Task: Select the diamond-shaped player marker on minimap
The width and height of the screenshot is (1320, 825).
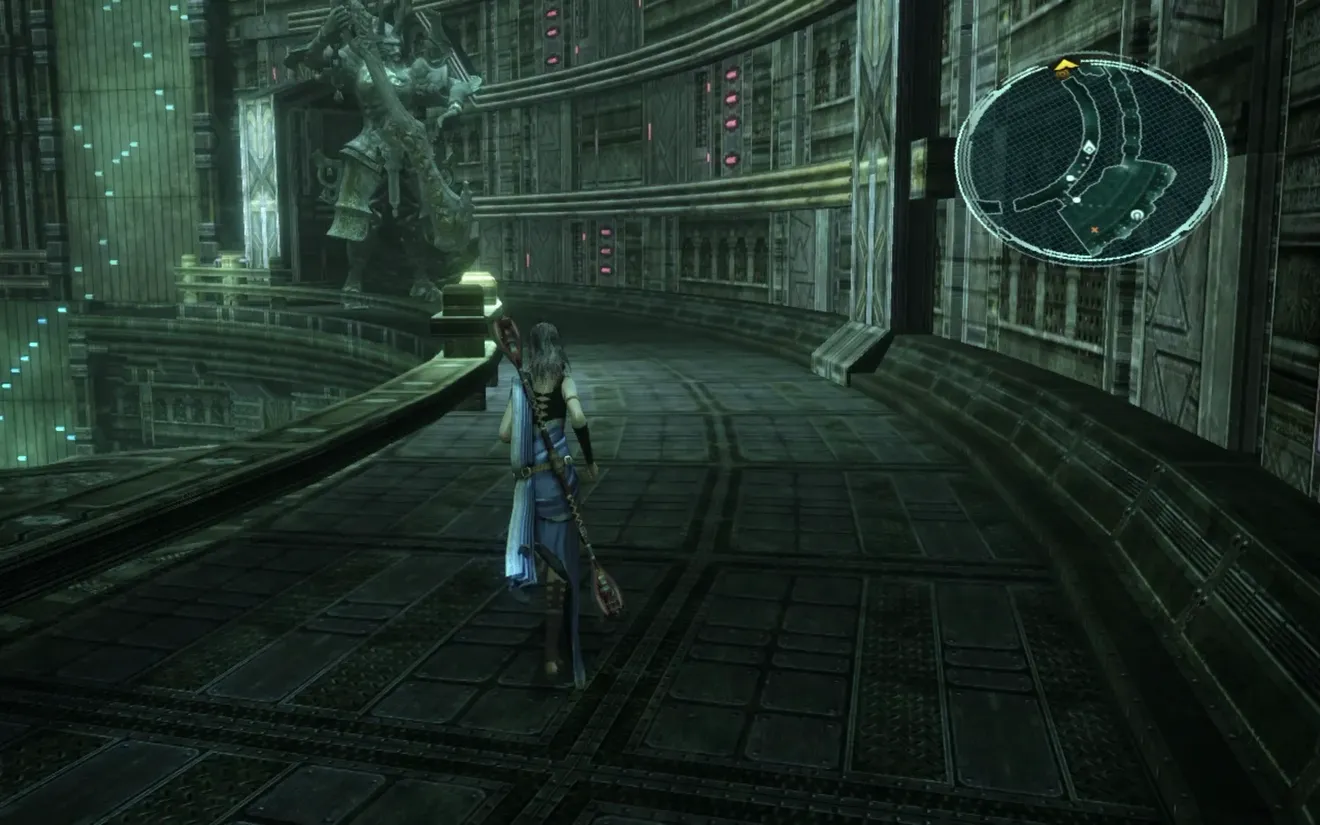Action: tap(1089, 148)
